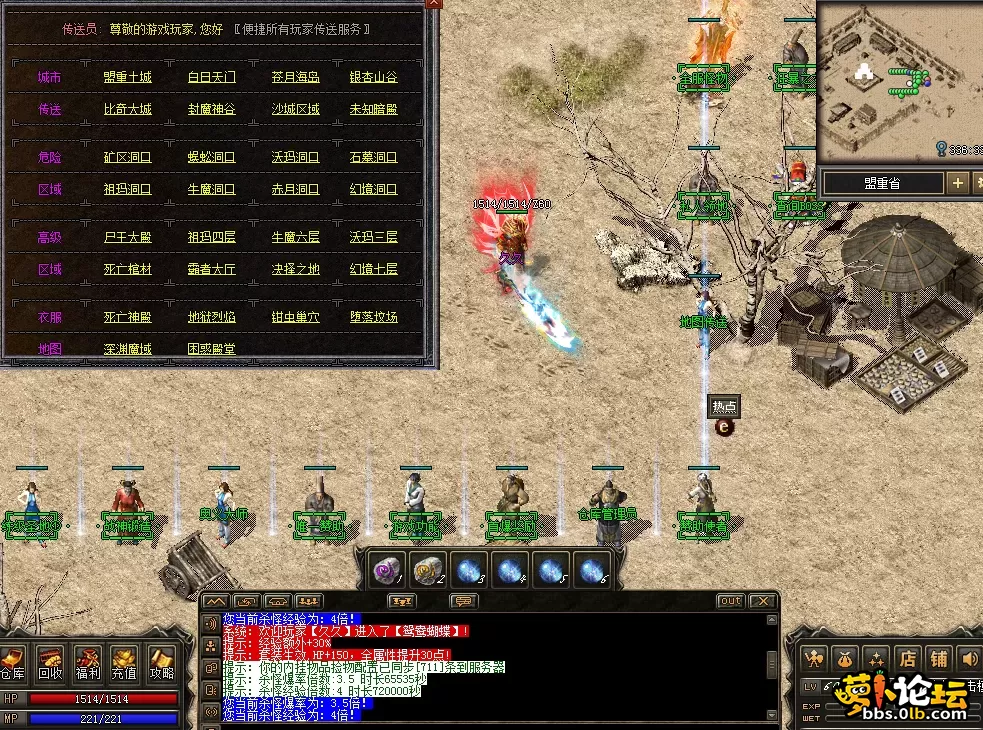Open the 店 shop button
Screen dimensions: 983x730
[907, 658]
